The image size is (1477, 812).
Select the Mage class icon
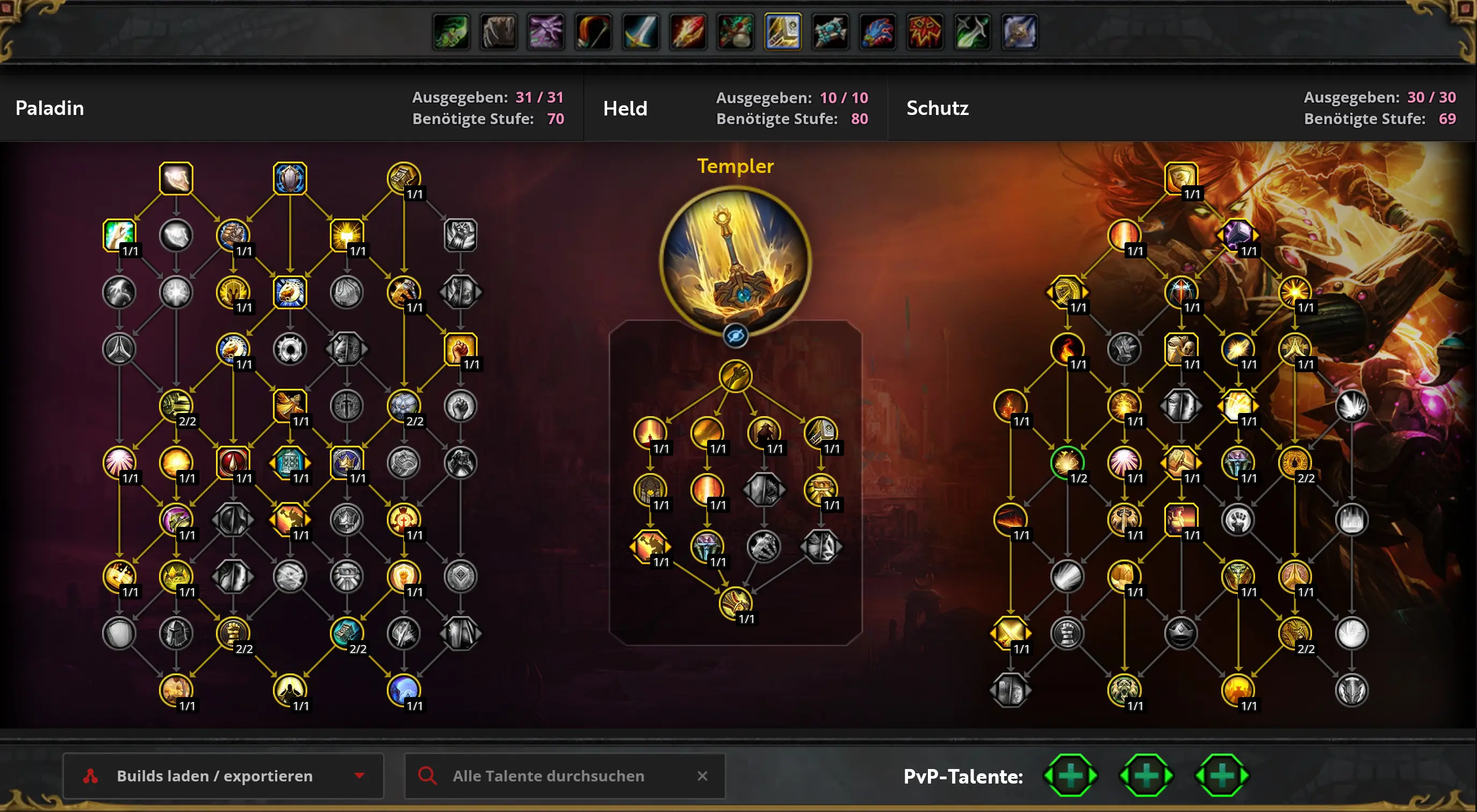tap(688, 32)
